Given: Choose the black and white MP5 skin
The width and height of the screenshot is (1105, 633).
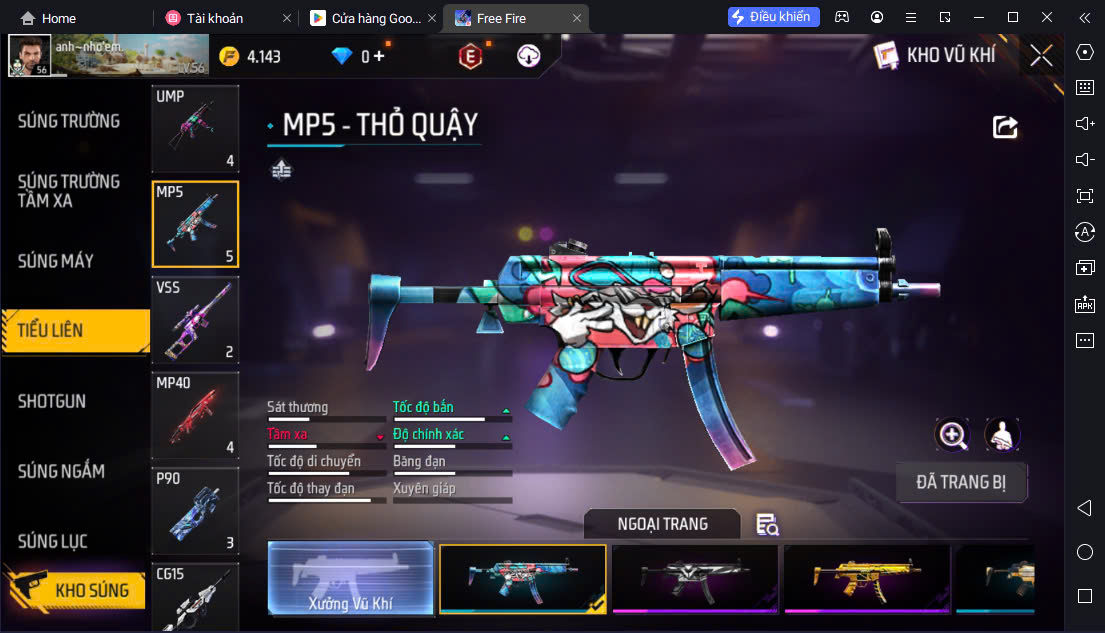Looking at the screenshot, I should point(695,578).
